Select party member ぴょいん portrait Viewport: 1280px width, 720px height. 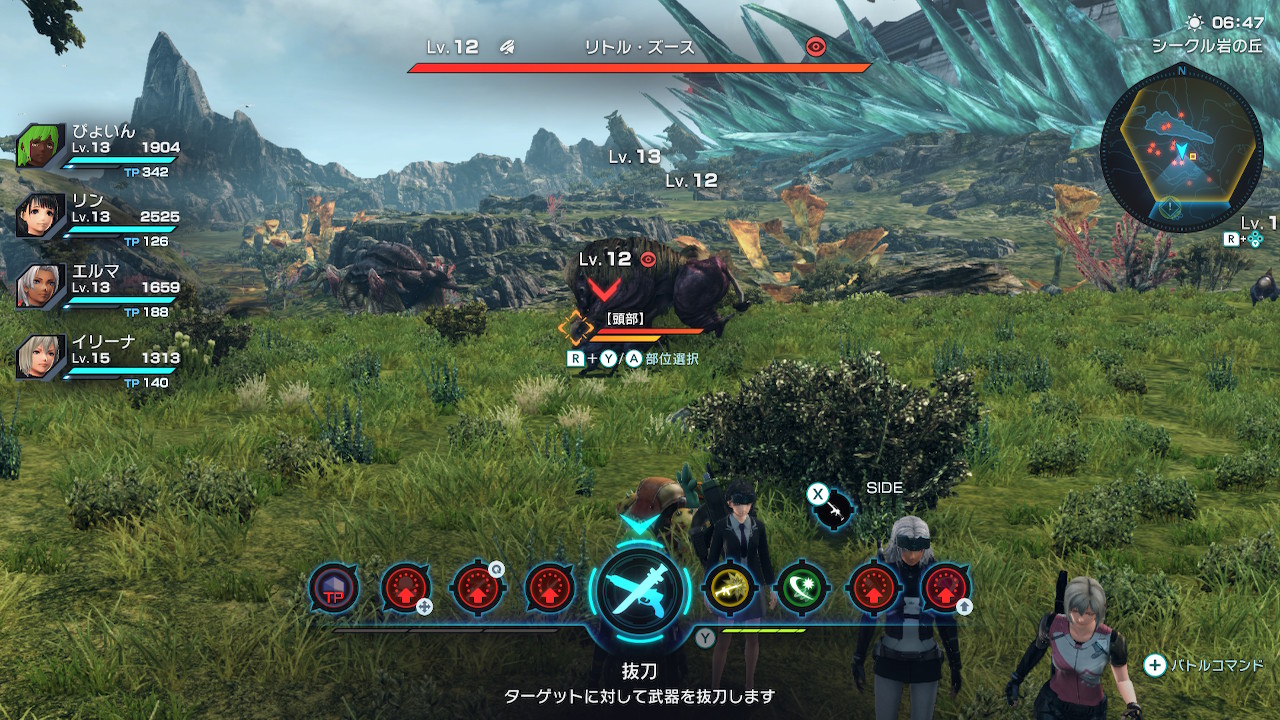[40, 150]
